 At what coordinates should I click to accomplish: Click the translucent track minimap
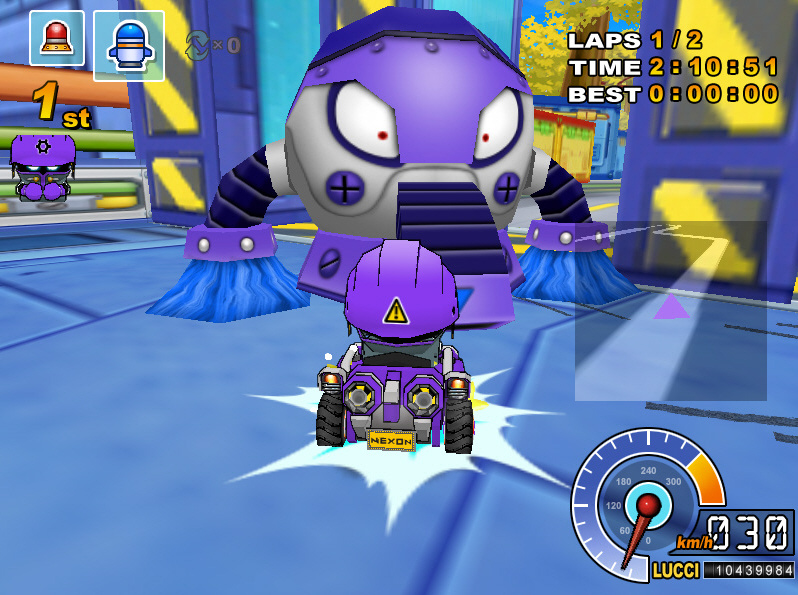pos(670,310)
